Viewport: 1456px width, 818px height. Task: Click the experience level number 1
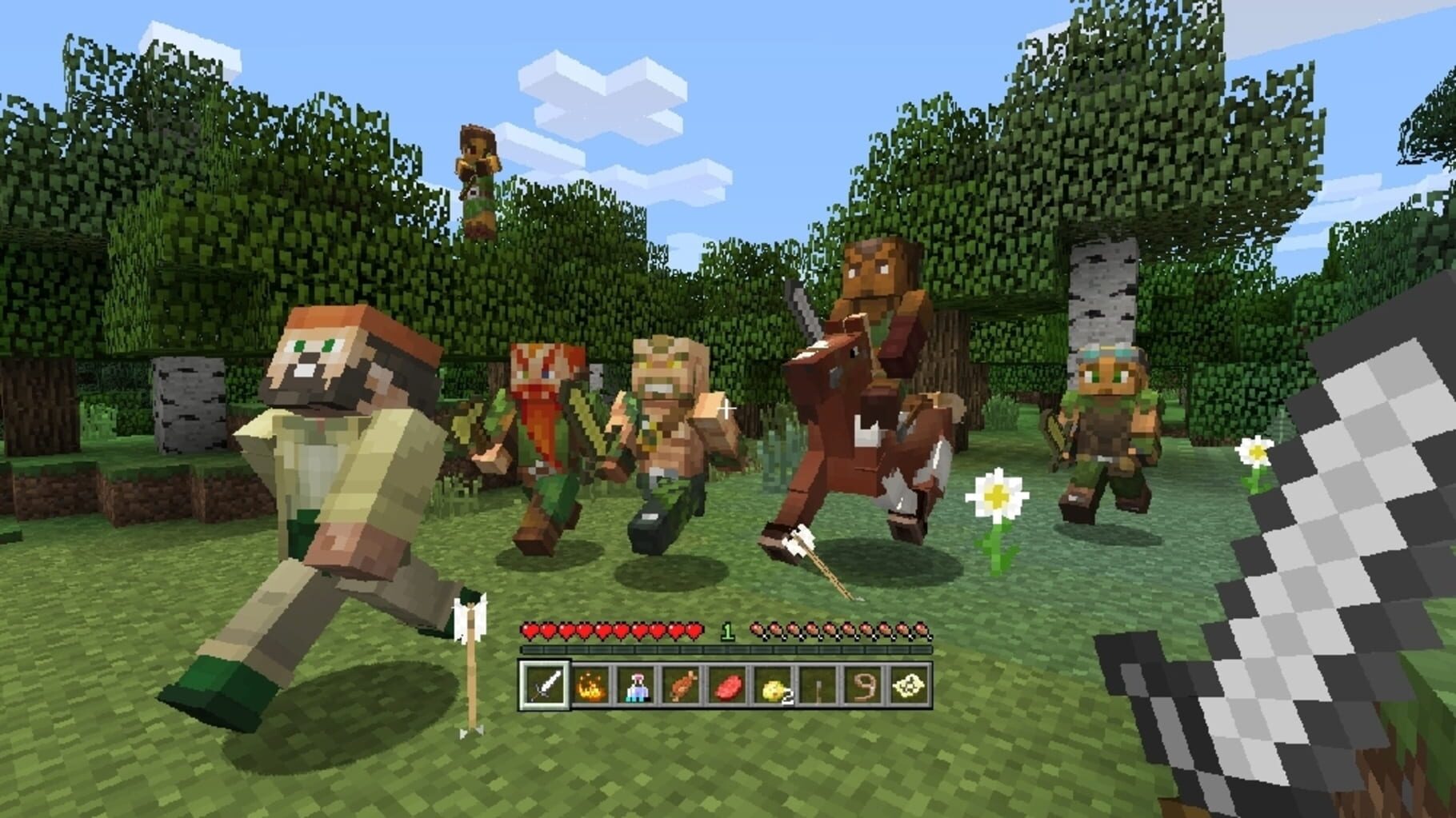click(726, 632)
